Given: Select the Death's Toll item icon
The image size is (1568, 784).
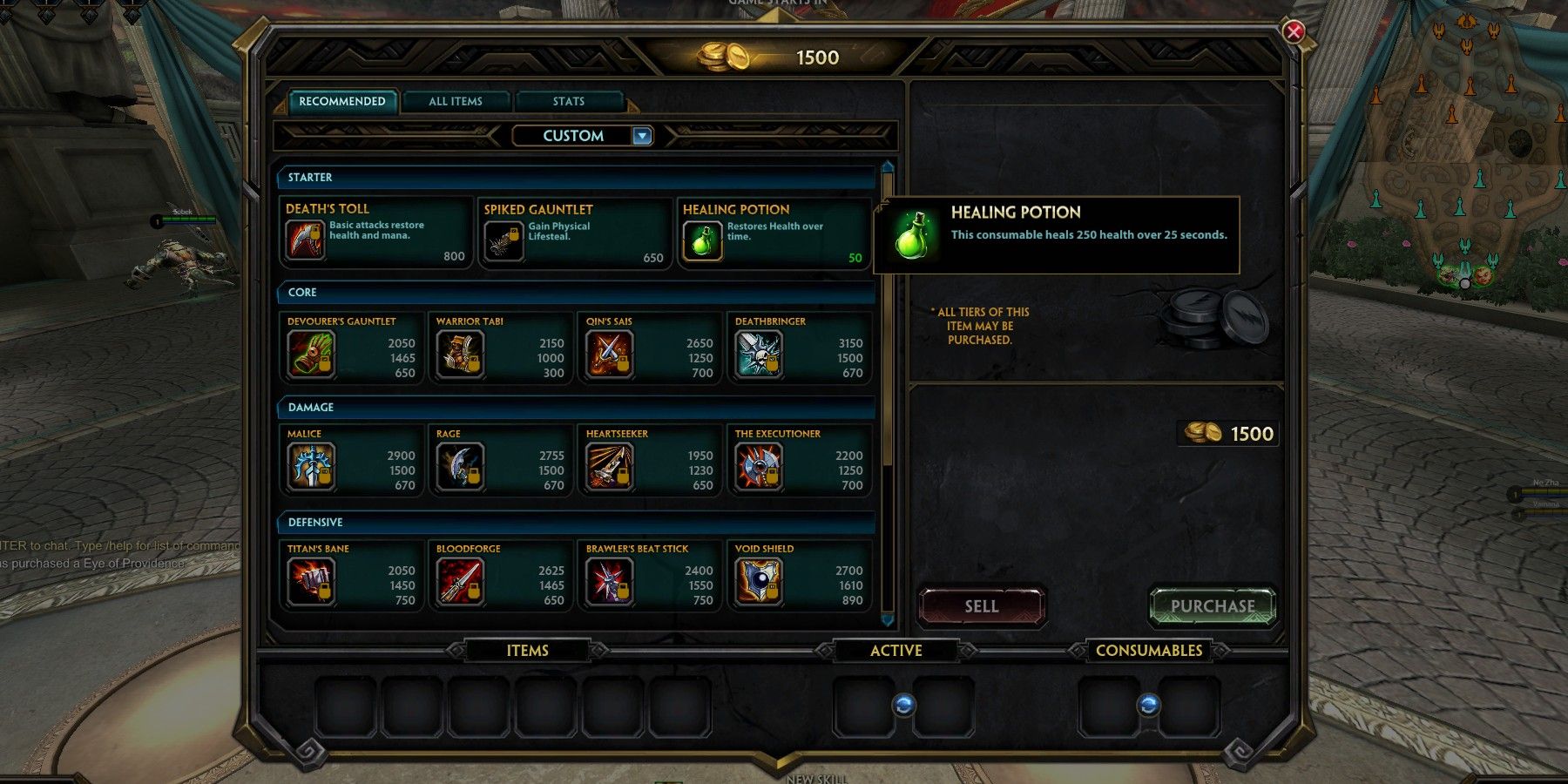Looking at the screenshot, I should pos(306,241).
